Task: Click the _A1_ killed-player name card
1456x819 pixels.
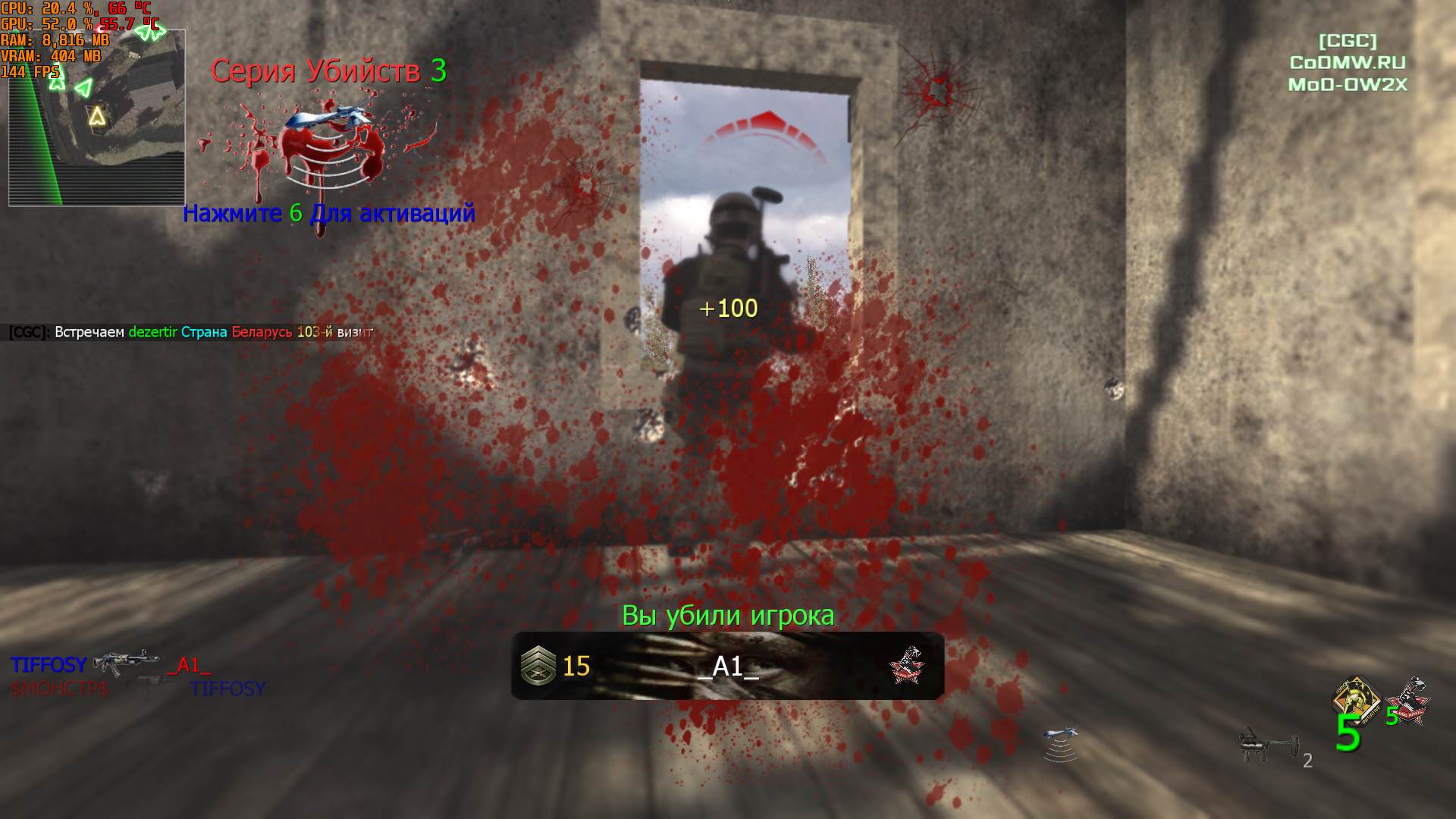Action: tap(727, 666)
